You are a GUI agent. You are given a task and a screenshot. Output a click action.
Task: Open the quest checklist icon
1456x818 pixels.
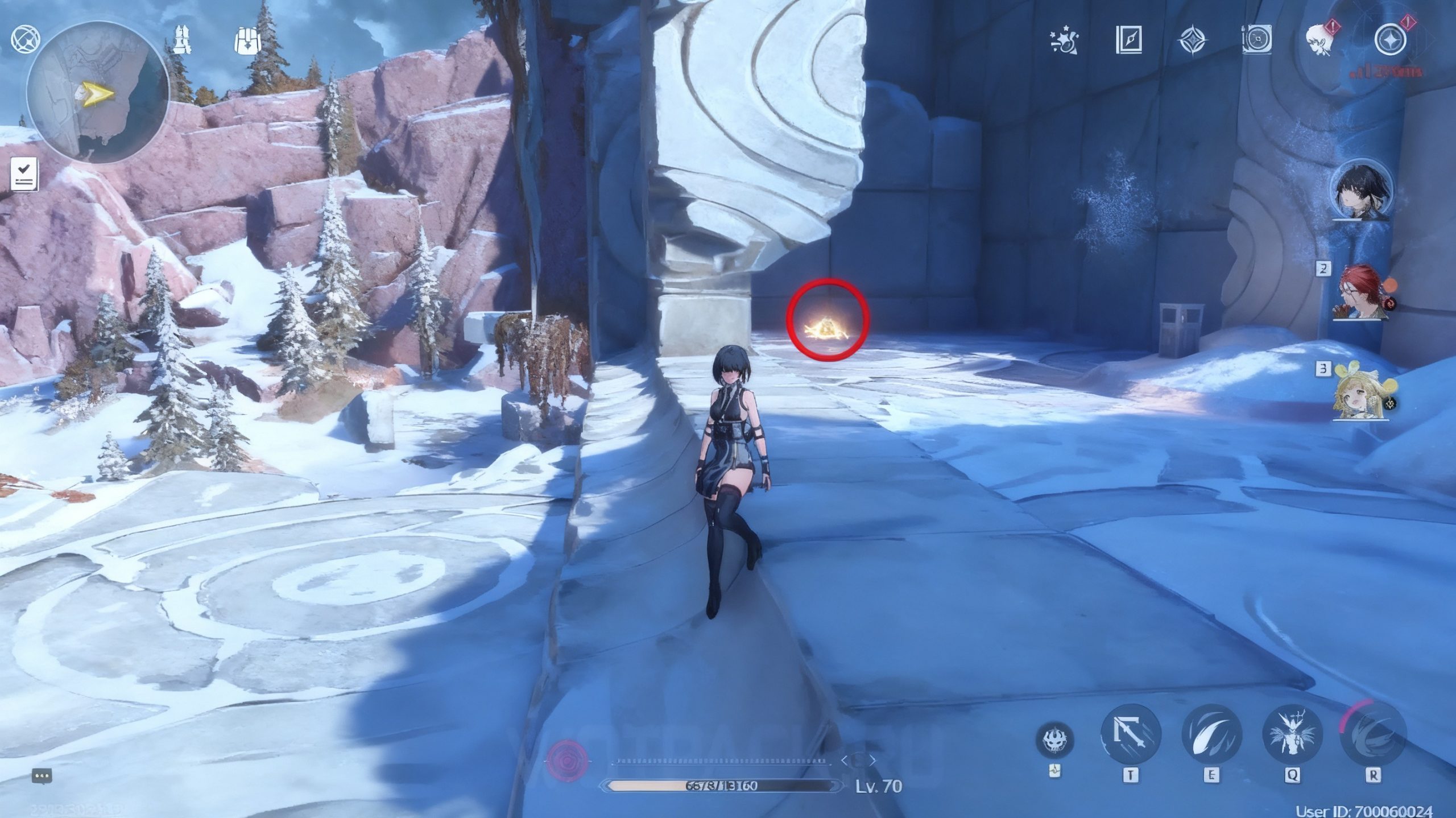click(24, 174)
